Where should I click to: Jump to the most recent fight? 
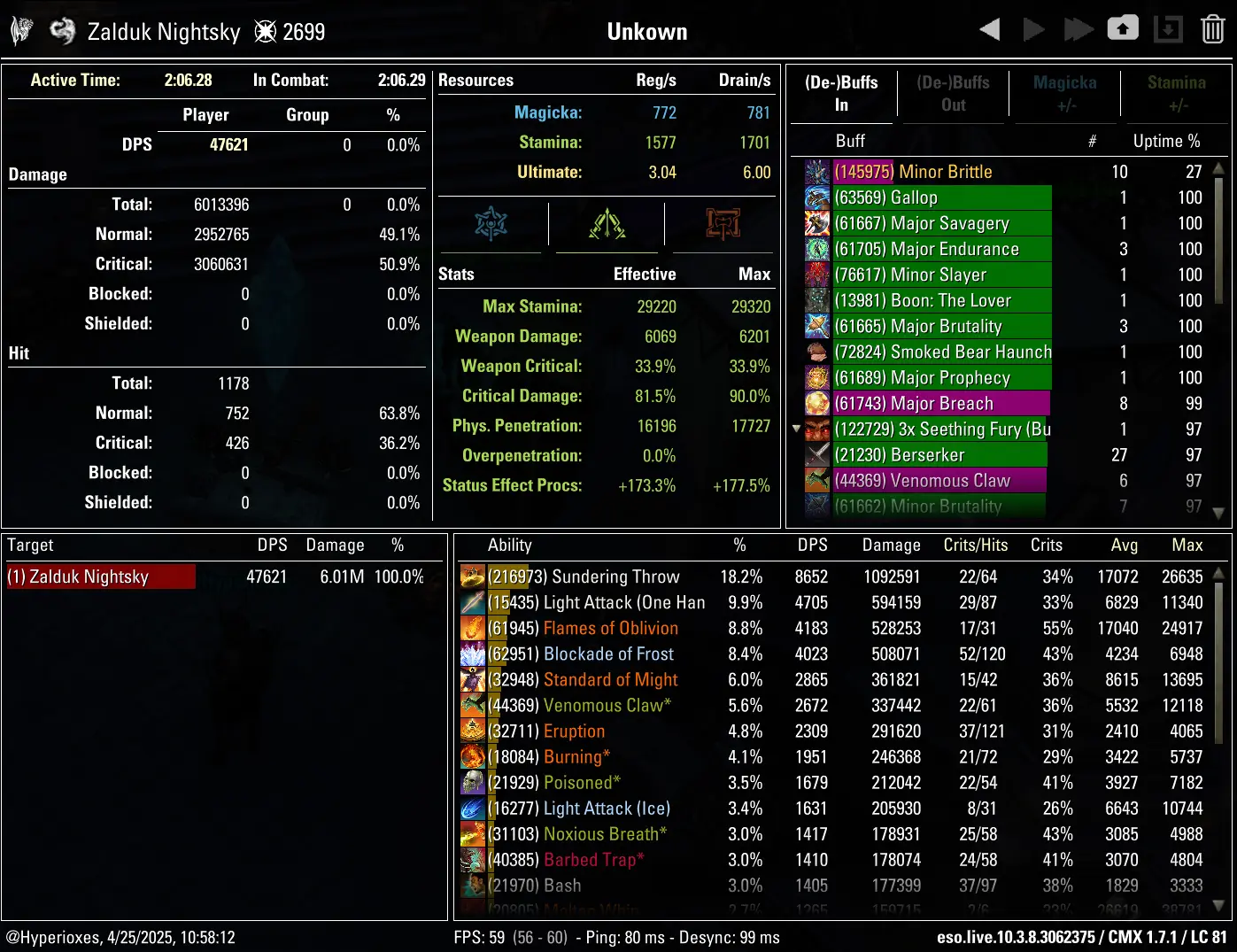[1078, 30]
